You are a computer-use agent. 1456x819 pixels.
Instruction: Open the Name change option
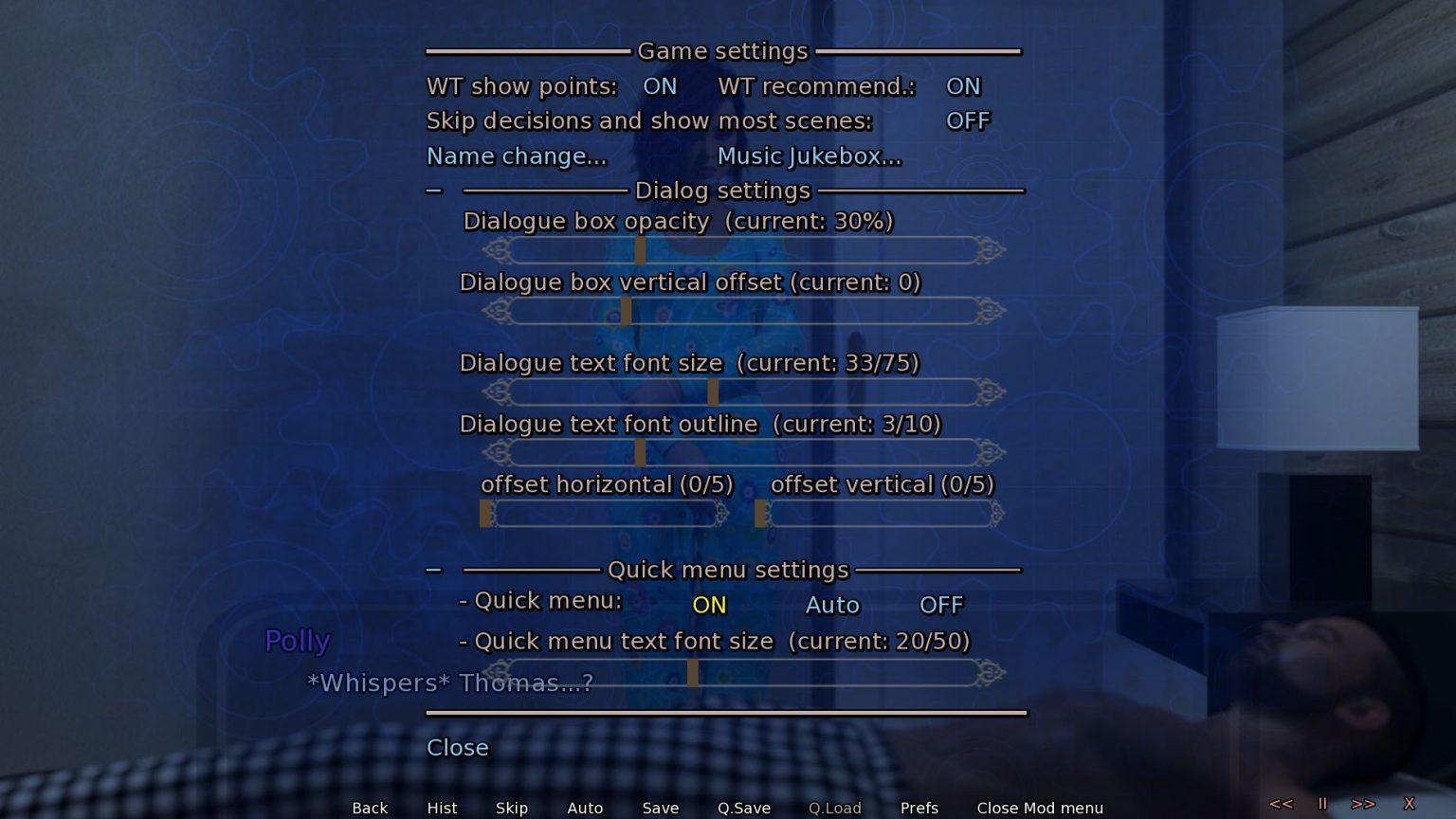pyautogui.click(x=516, y=156)
